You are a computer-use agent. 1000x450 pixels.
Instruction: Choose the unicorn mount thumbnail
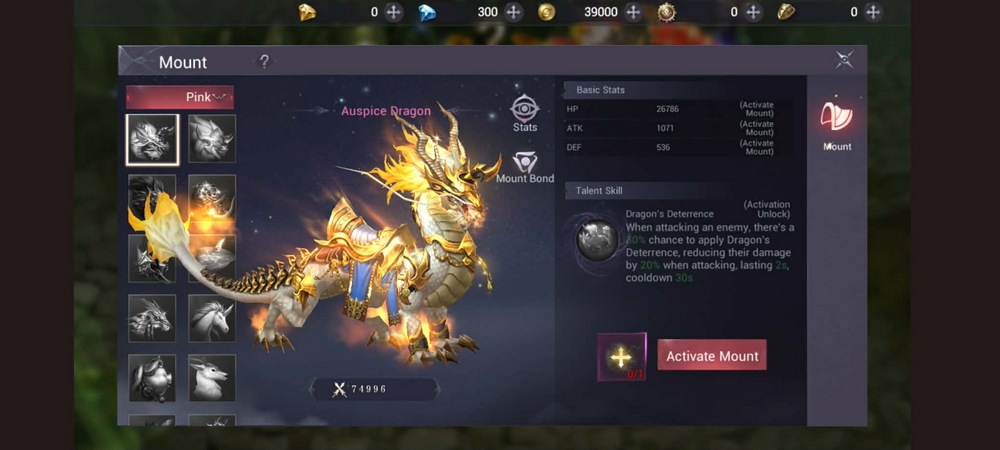(x=212, y=319)
